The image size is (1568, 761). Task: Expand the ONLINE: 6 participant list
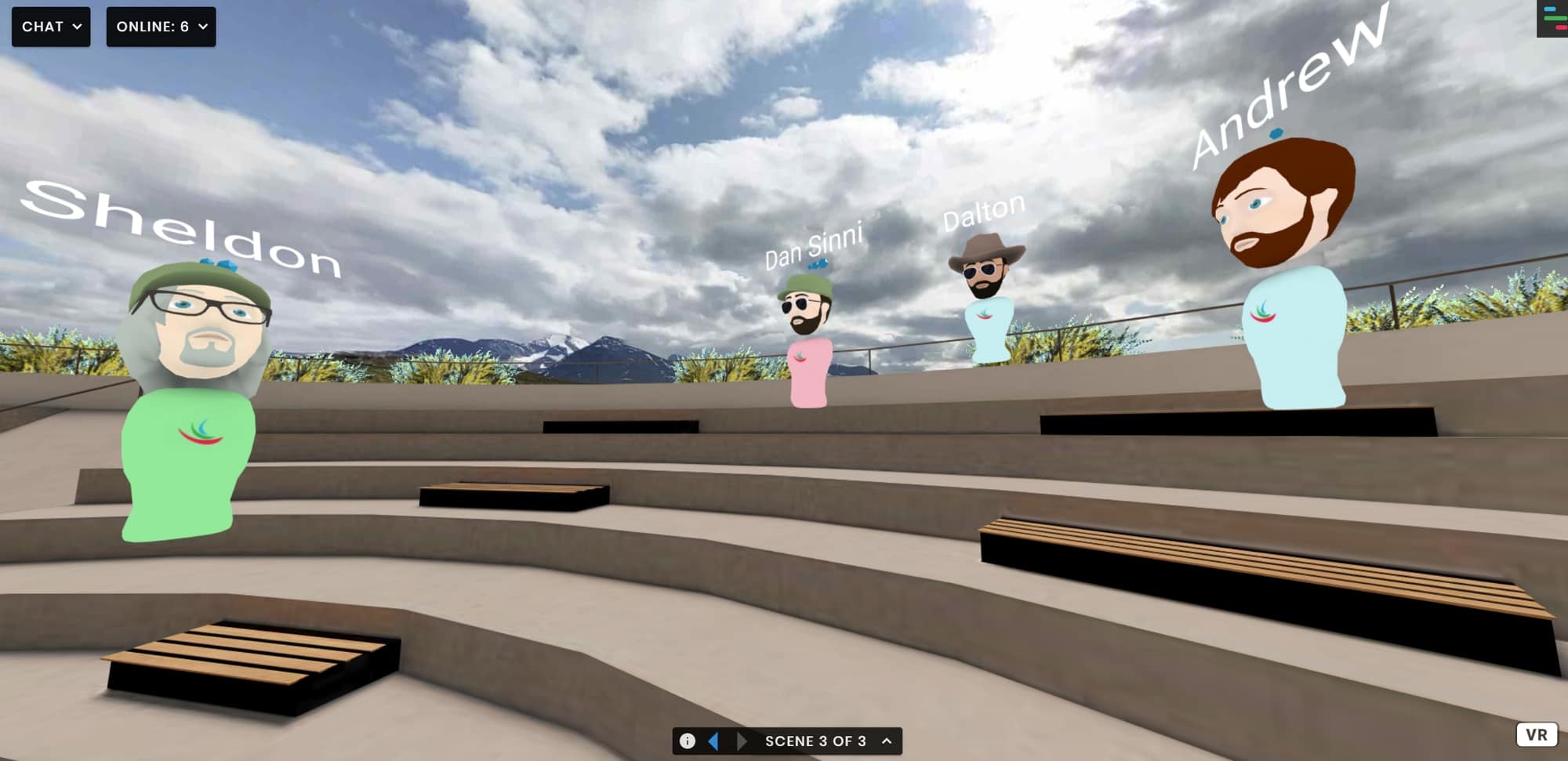click(161, 26)
